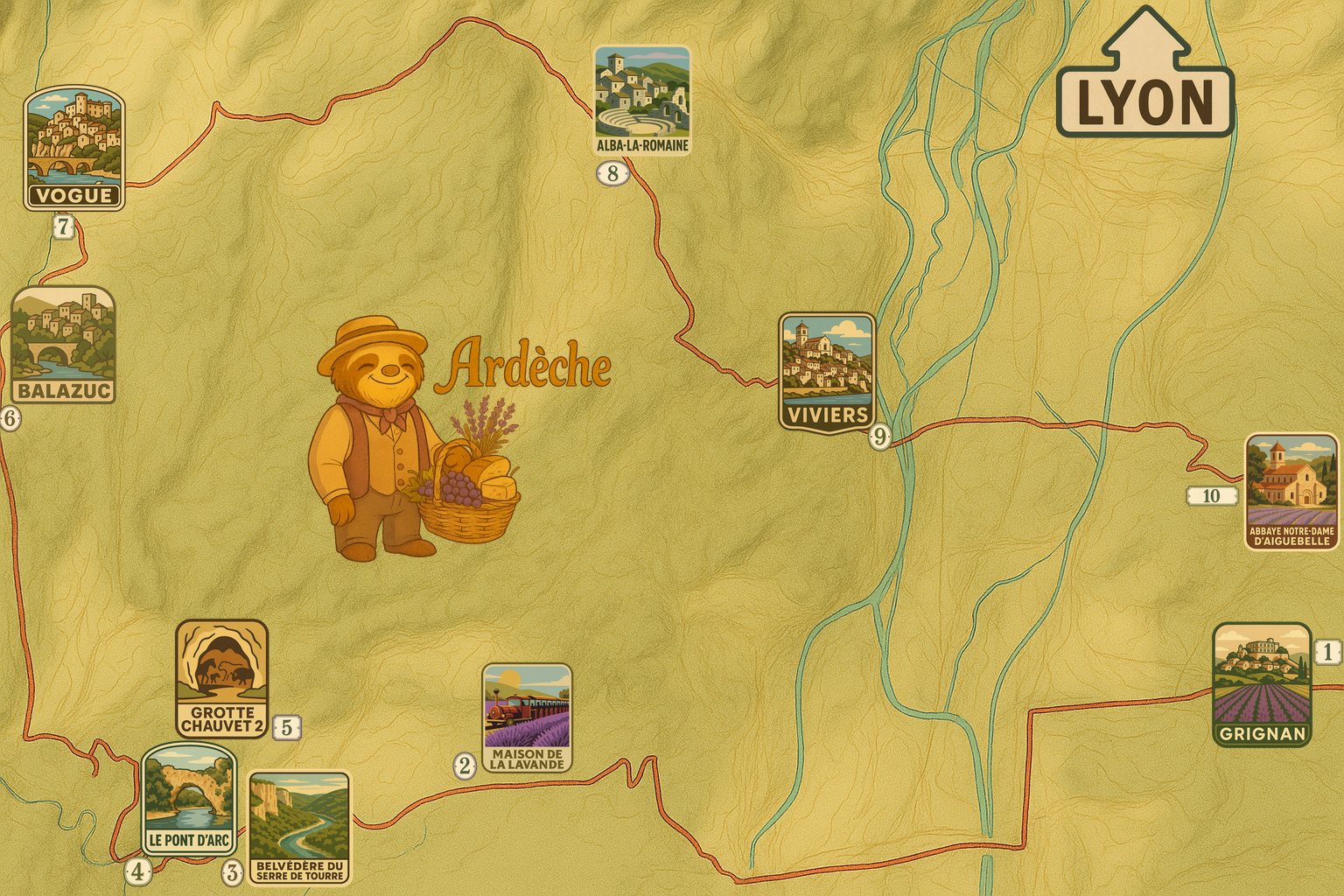The image size is (1344, 896).
Task: Select route stop number 8
Action: (612, 173)
